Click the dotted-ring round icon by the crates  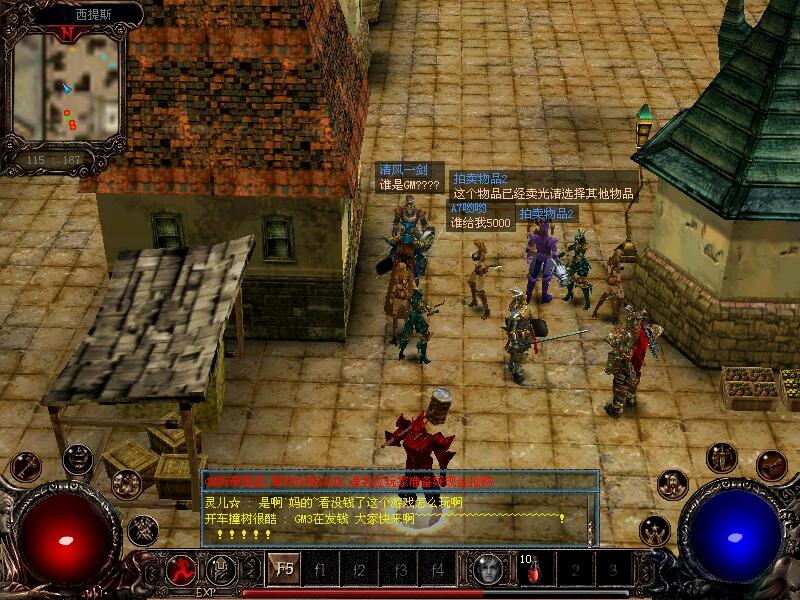click(126, 484)
